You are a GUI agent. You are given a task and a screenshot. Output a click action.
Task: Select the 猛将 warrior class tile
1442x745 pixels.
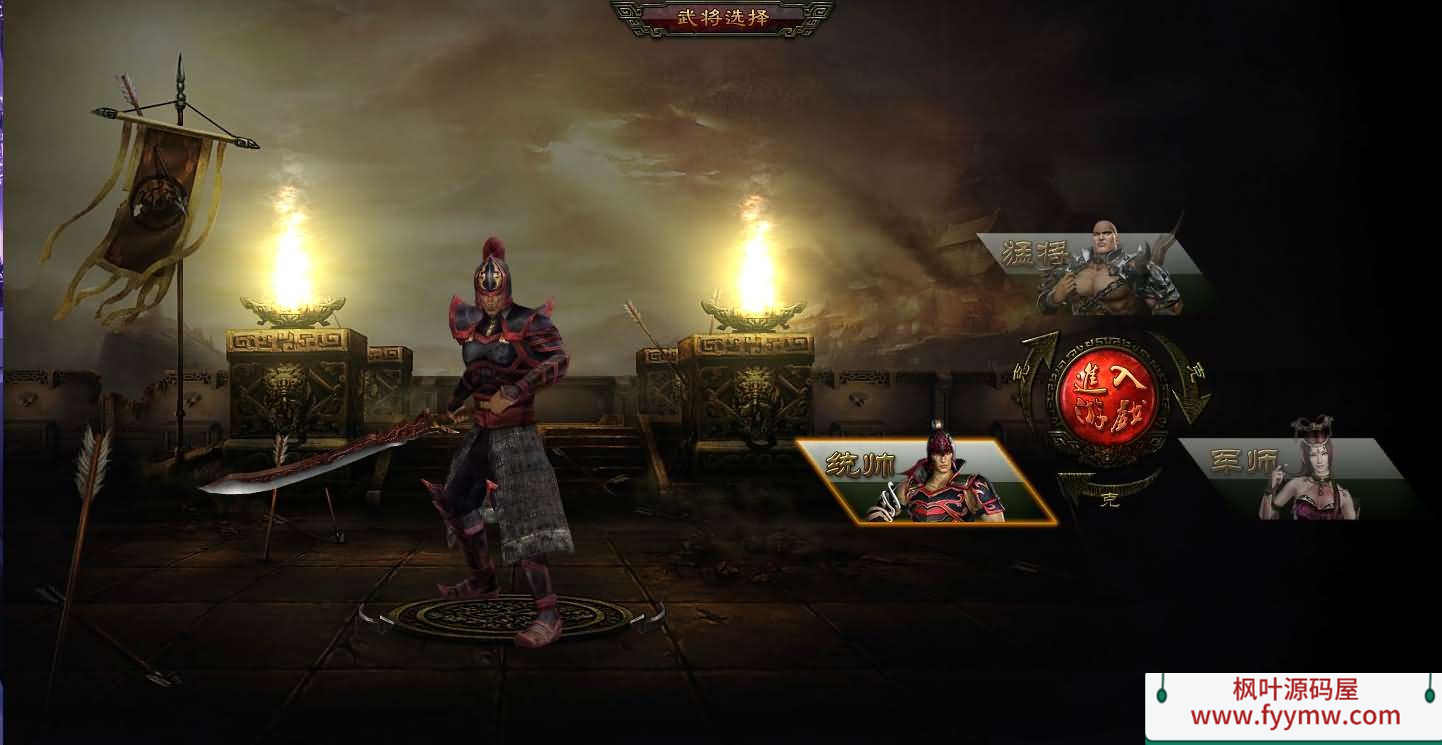point(1093,273)
